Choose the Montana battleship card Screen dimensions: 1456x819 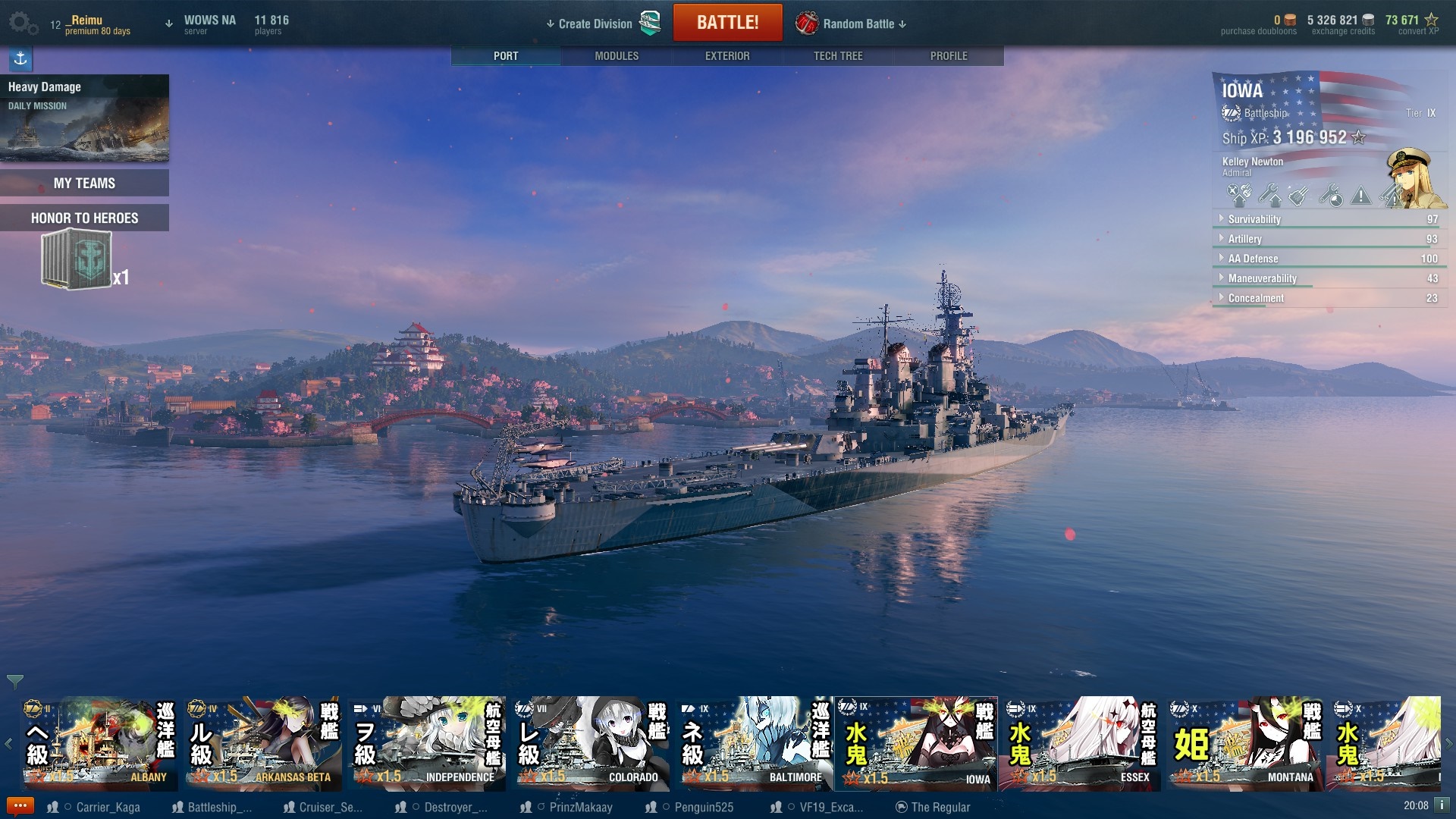(x=1245, y=744)
